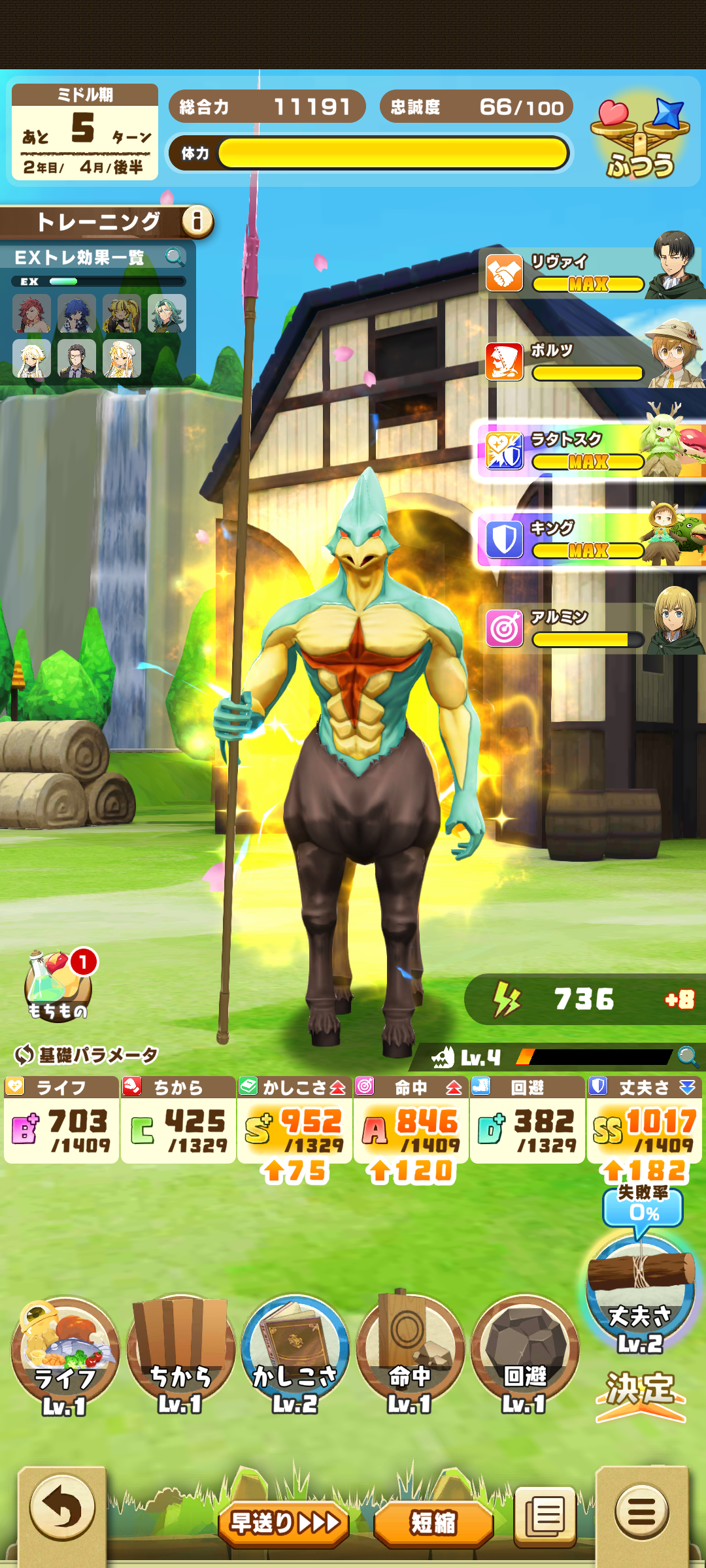Go back with the return arrow button
This screenshot has width=706, height=1568.
62,1509
